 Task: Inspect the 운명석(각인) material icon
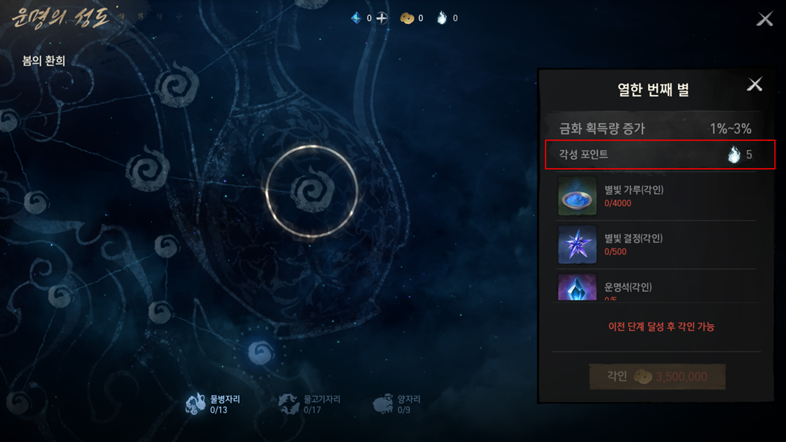[x=577, y=289]
